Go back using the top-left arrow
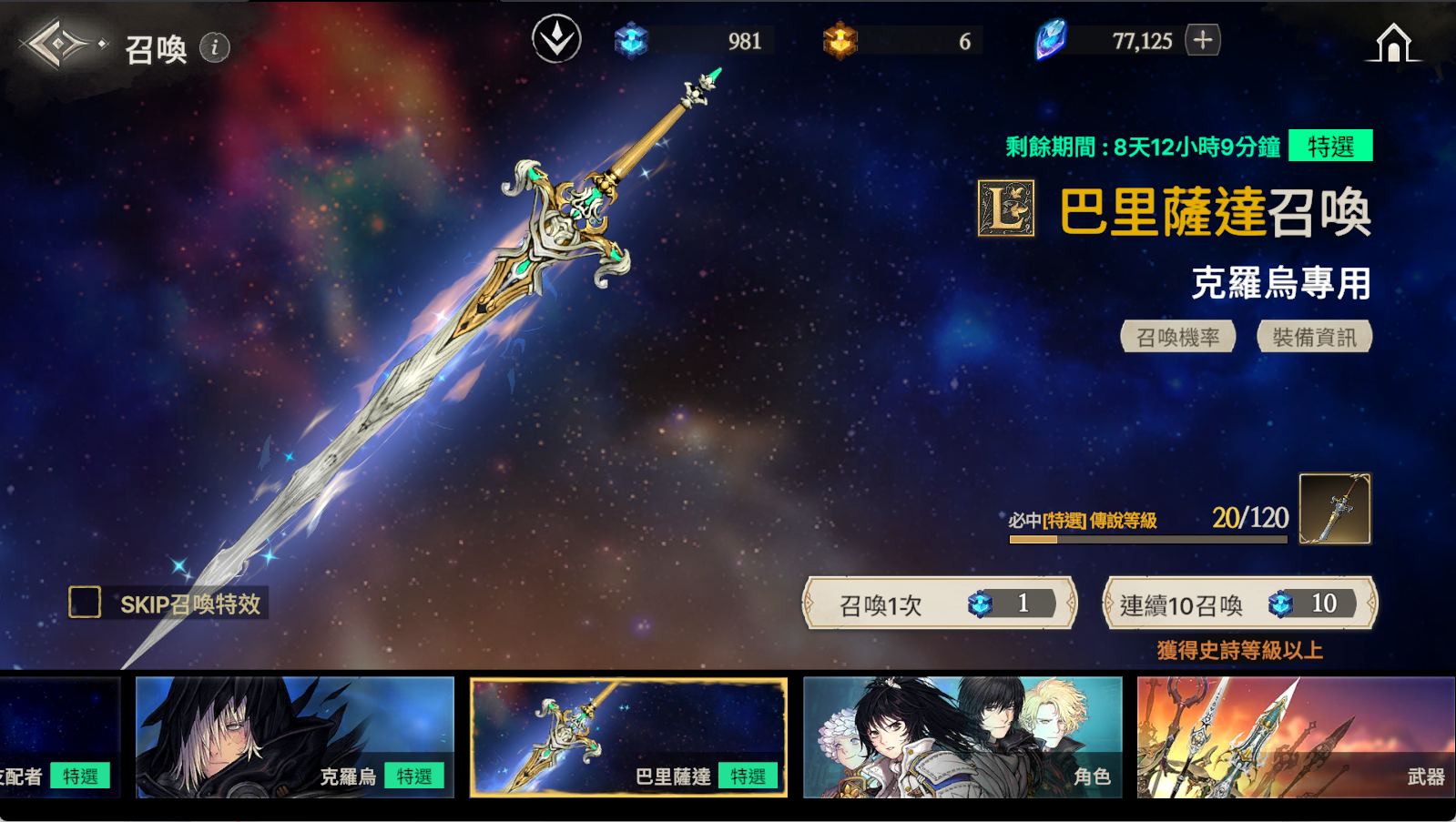This screenshot has height=822, width=1456. pos(58,44)
